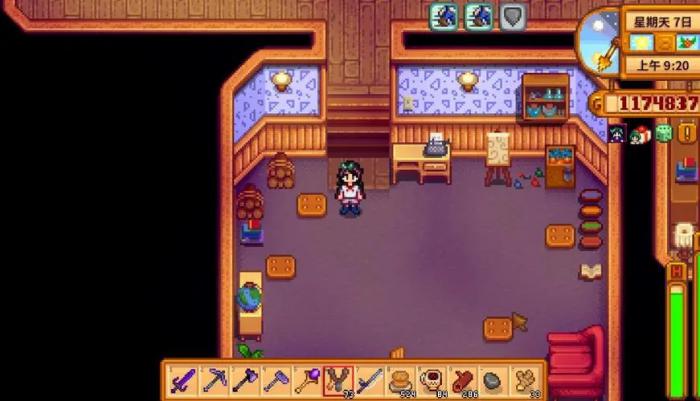
Task: Select the coffee mug slot
Action: tap(432, 381)
